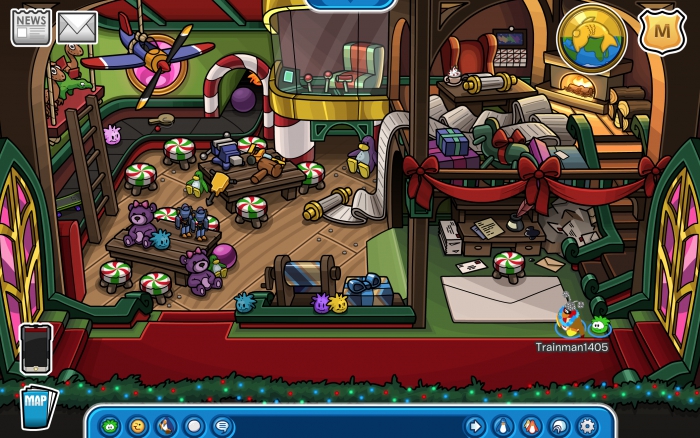Viewport: 700px width, 438px height.
Task: Open the settings gear
Action: tap(587, 425)
